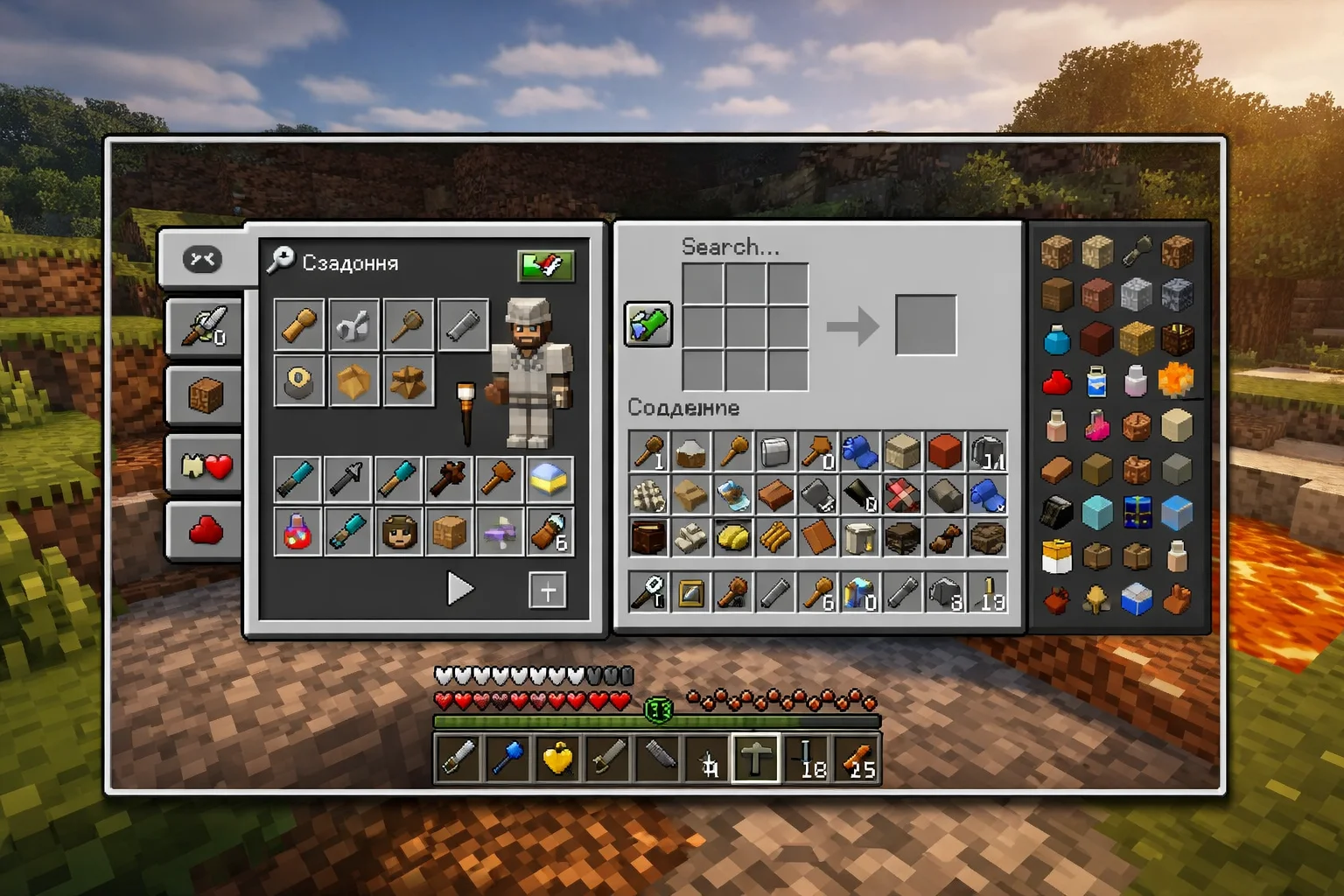1344x896 pixels.
Task: Pick the highlighted pickaxe hotbar slot
Action: click(755, 758)
